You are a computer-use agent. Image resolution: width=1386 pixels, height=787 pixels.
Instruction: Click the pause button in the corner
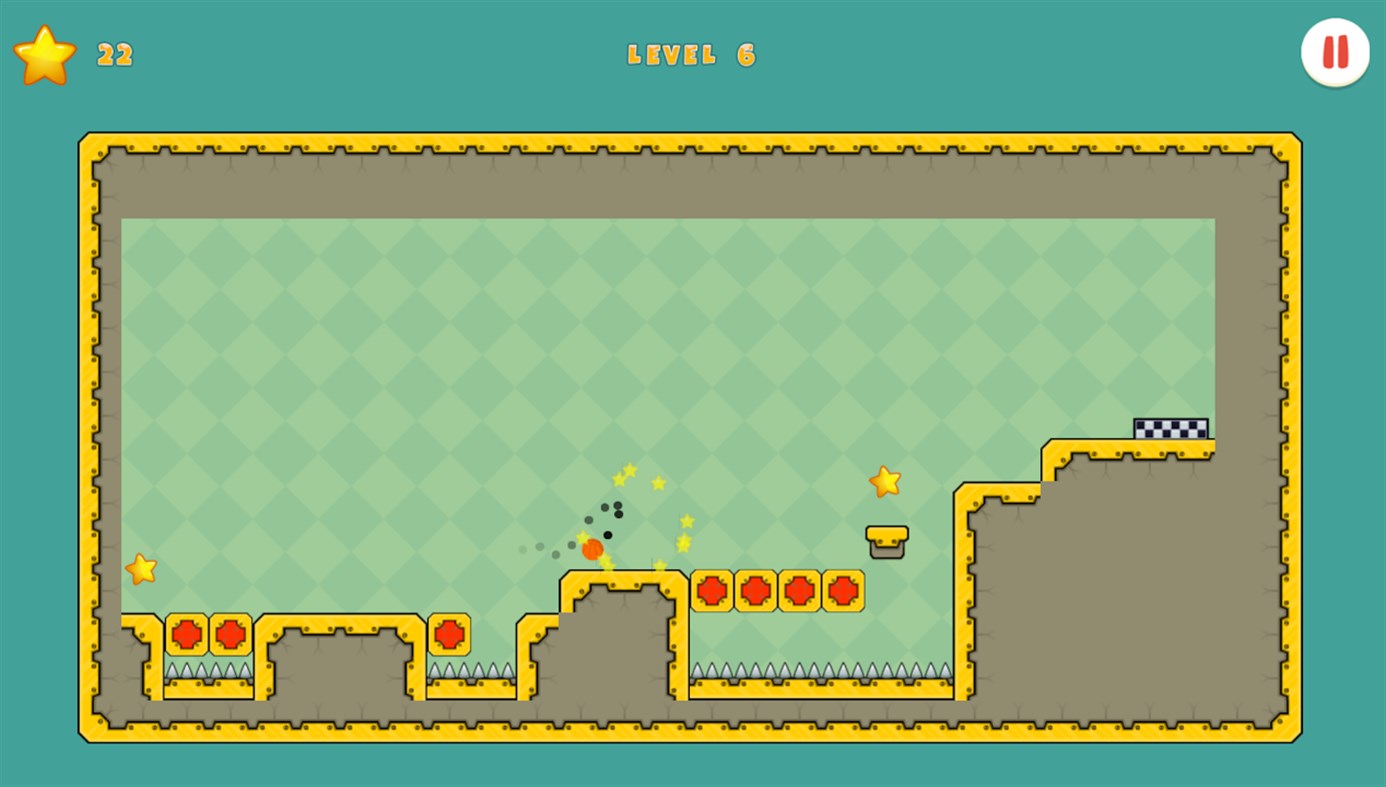[1334, 52]
